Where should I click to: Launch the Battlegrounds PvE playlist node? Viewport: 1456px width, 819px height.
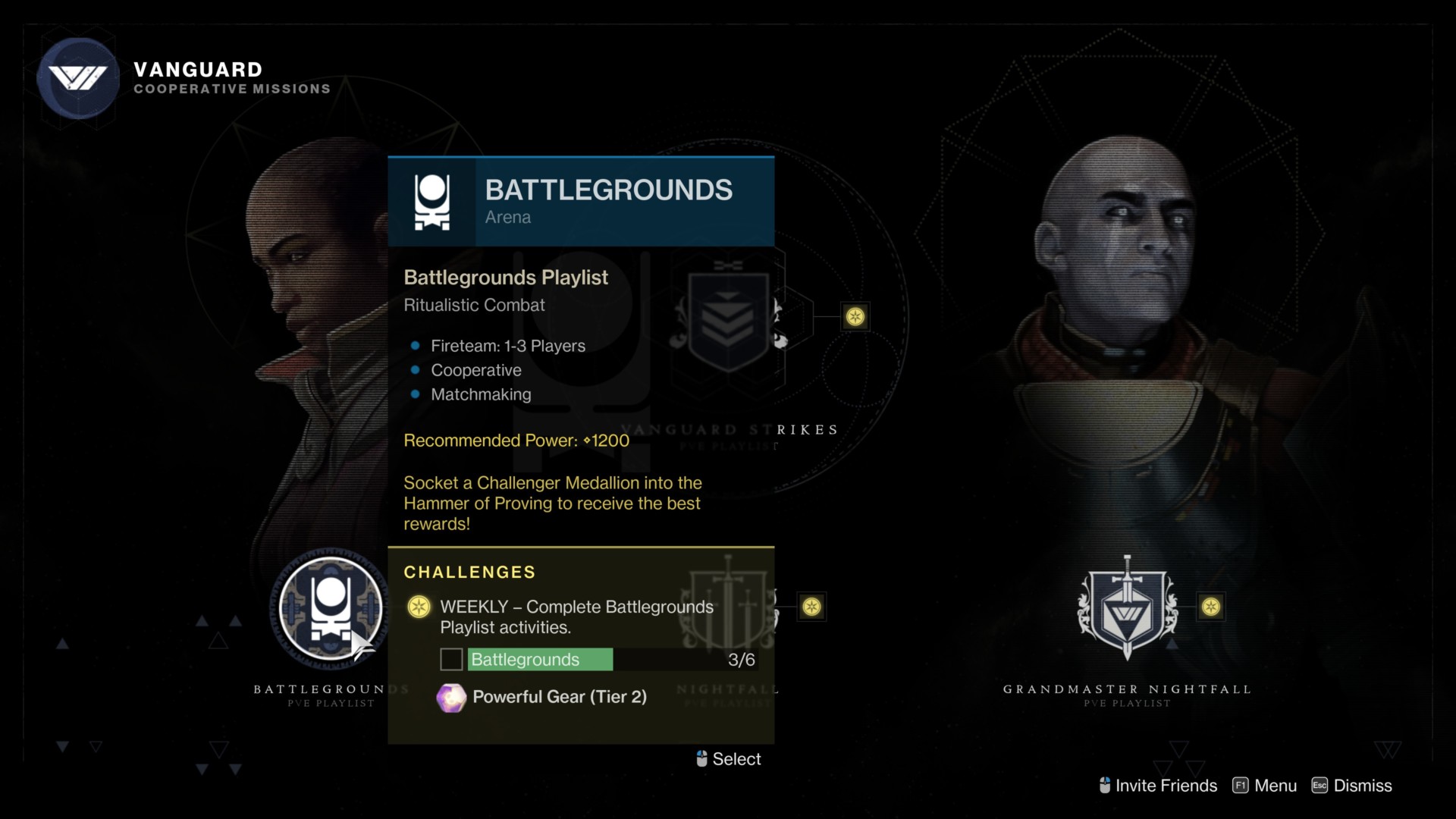point(331,609)
